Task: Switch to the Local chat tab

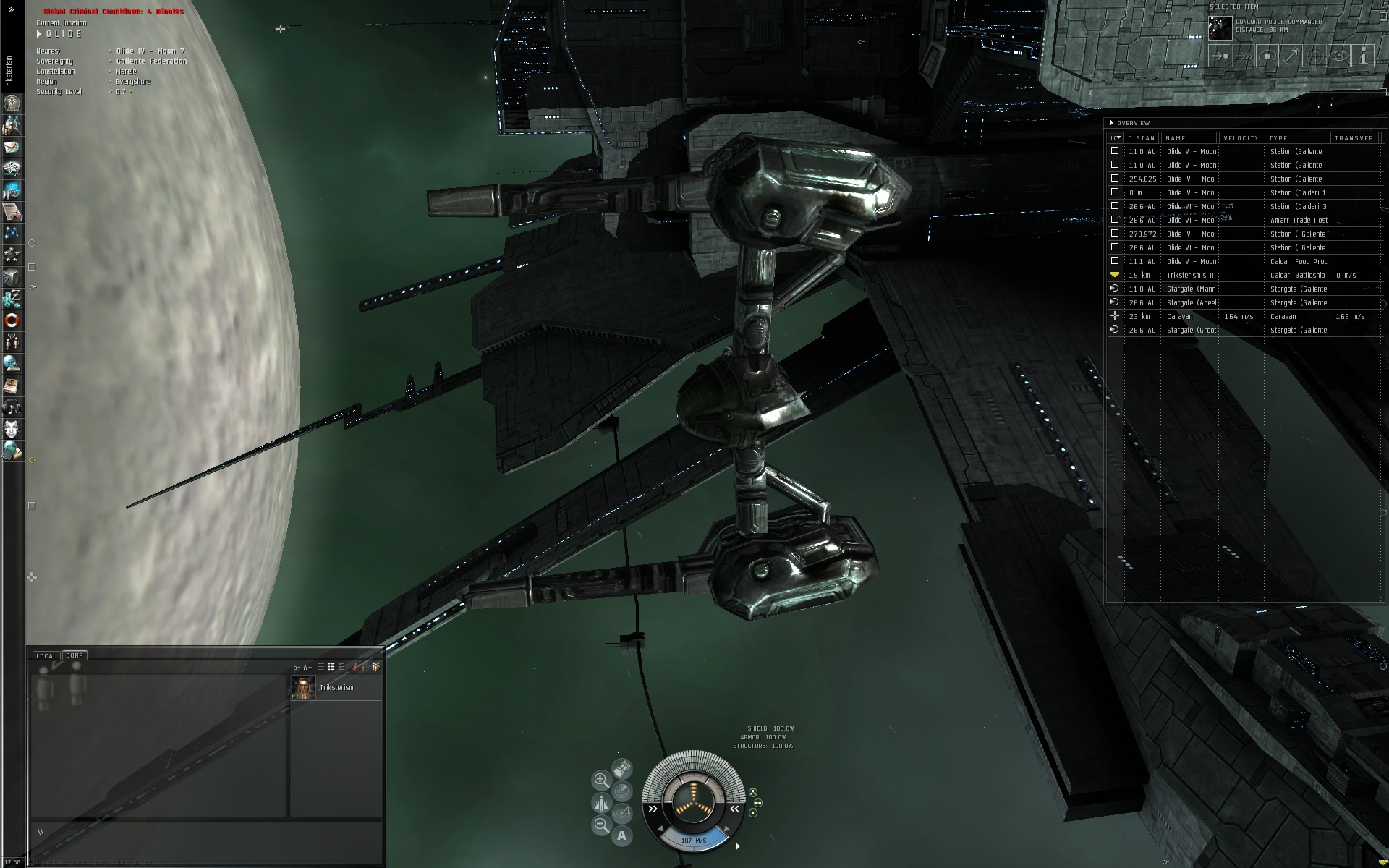Action: point(46,656)
